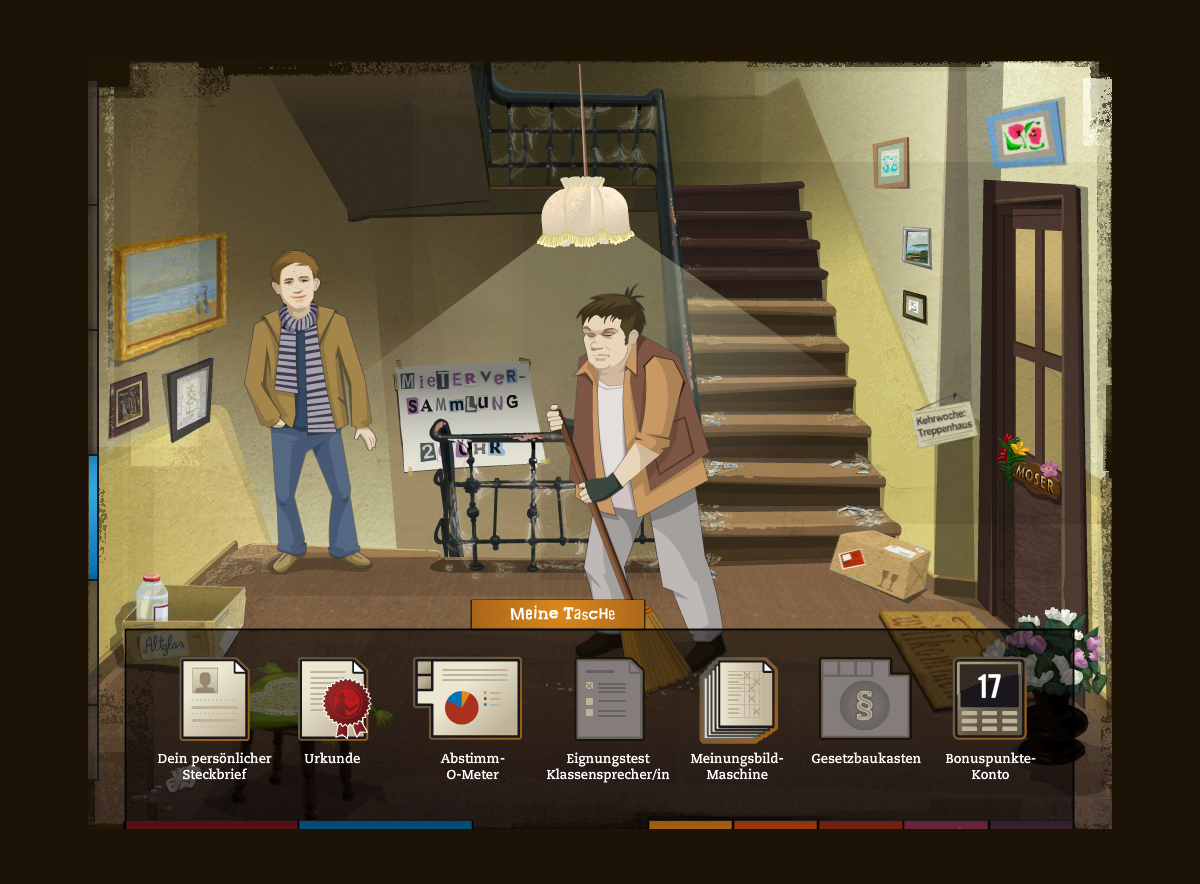The width and height of the screenshot is (1200, 884).
Task: Open Dein persönlicher Steckbrief
Action: [214, 700]
